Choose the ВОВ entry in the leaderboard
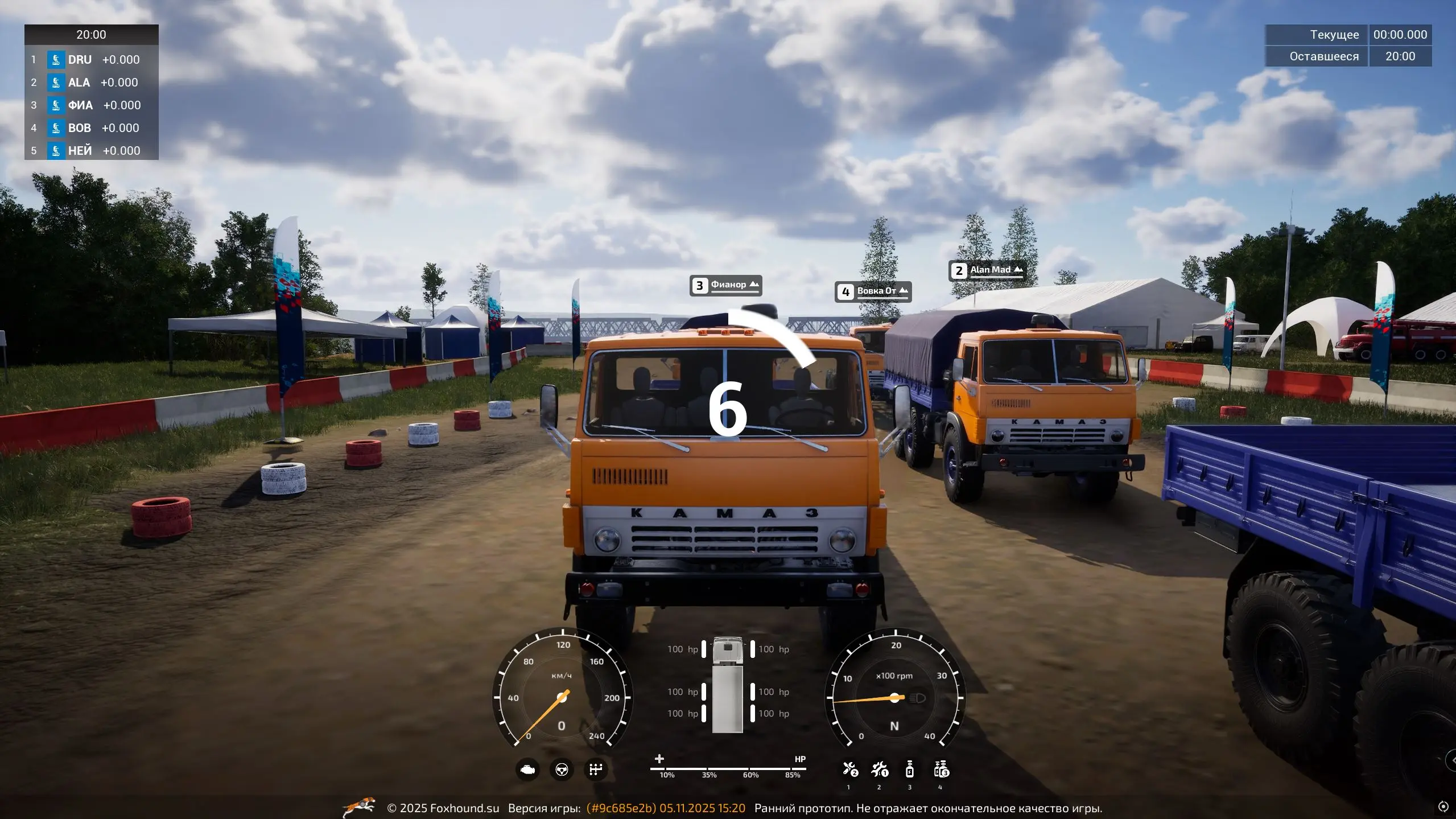Viewport: 1456px width, 819px height. click(91, 128)
